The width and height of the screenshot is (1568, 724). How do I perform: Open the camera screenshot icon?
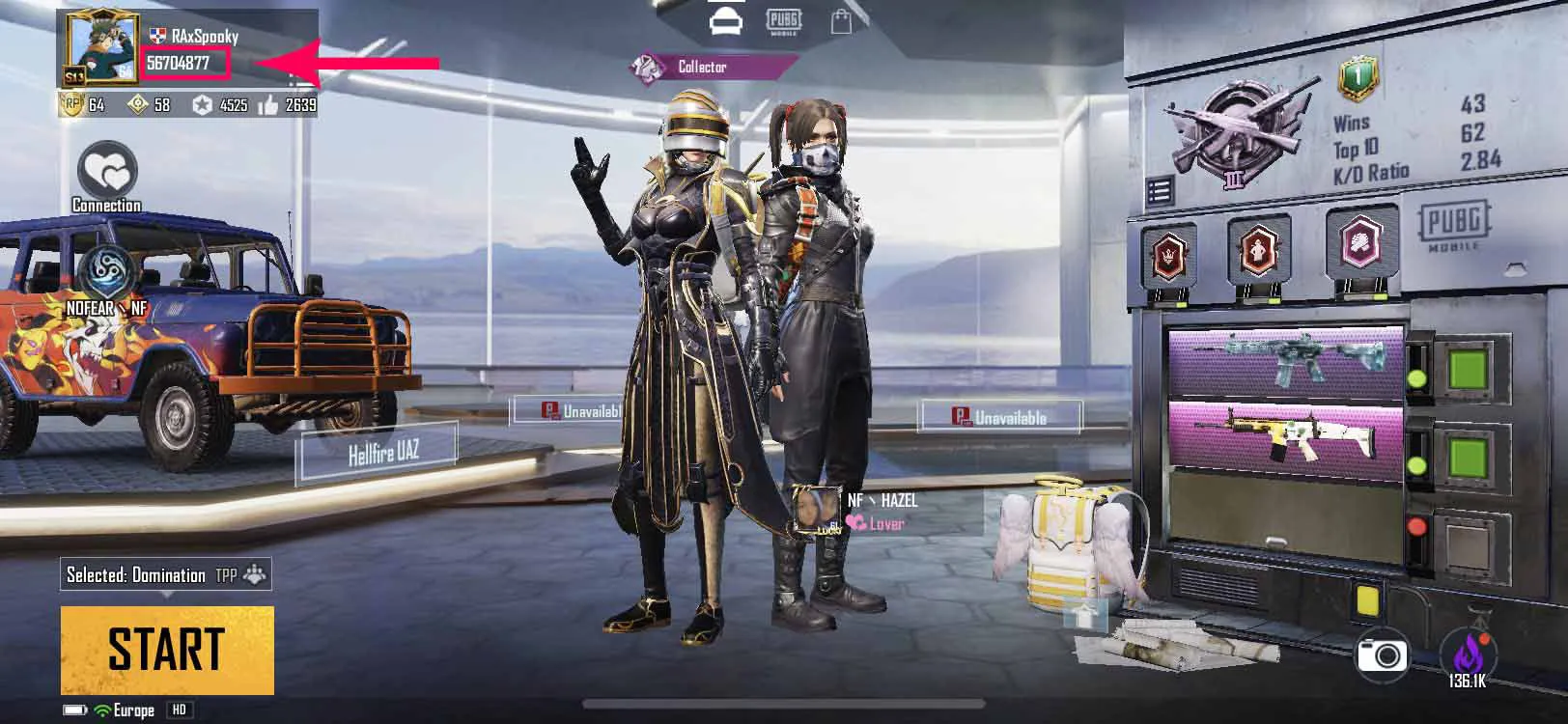click(x=1382, y=656)
